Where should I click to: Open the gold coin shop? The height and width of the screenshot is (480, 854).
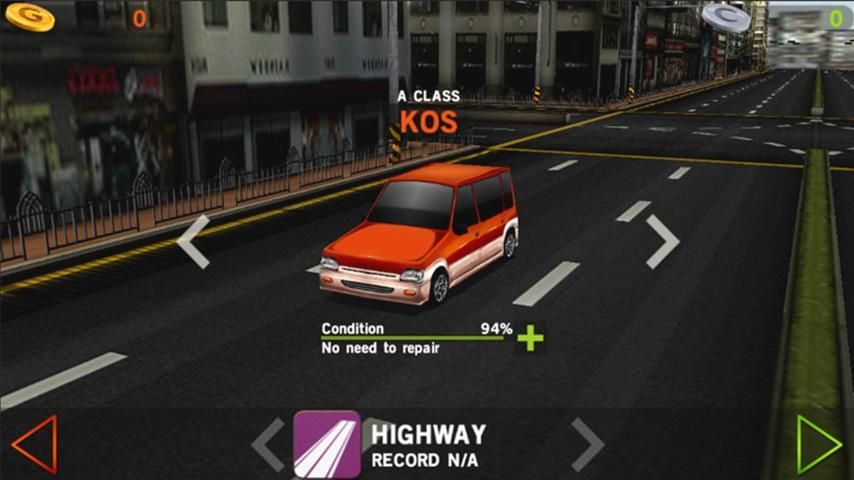point(25,16)
